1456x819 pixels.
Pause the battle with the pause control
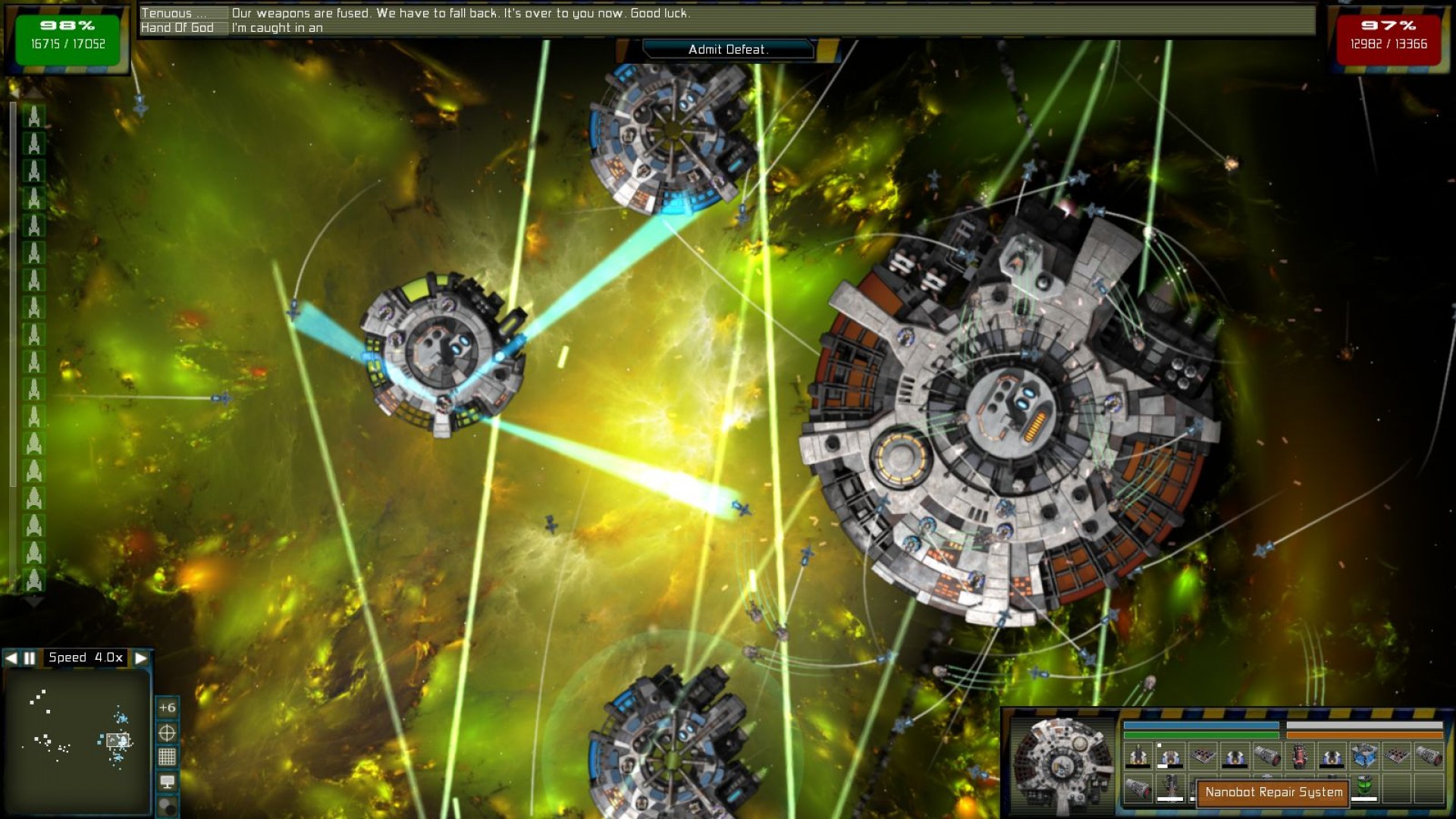[x=28, y=657]
